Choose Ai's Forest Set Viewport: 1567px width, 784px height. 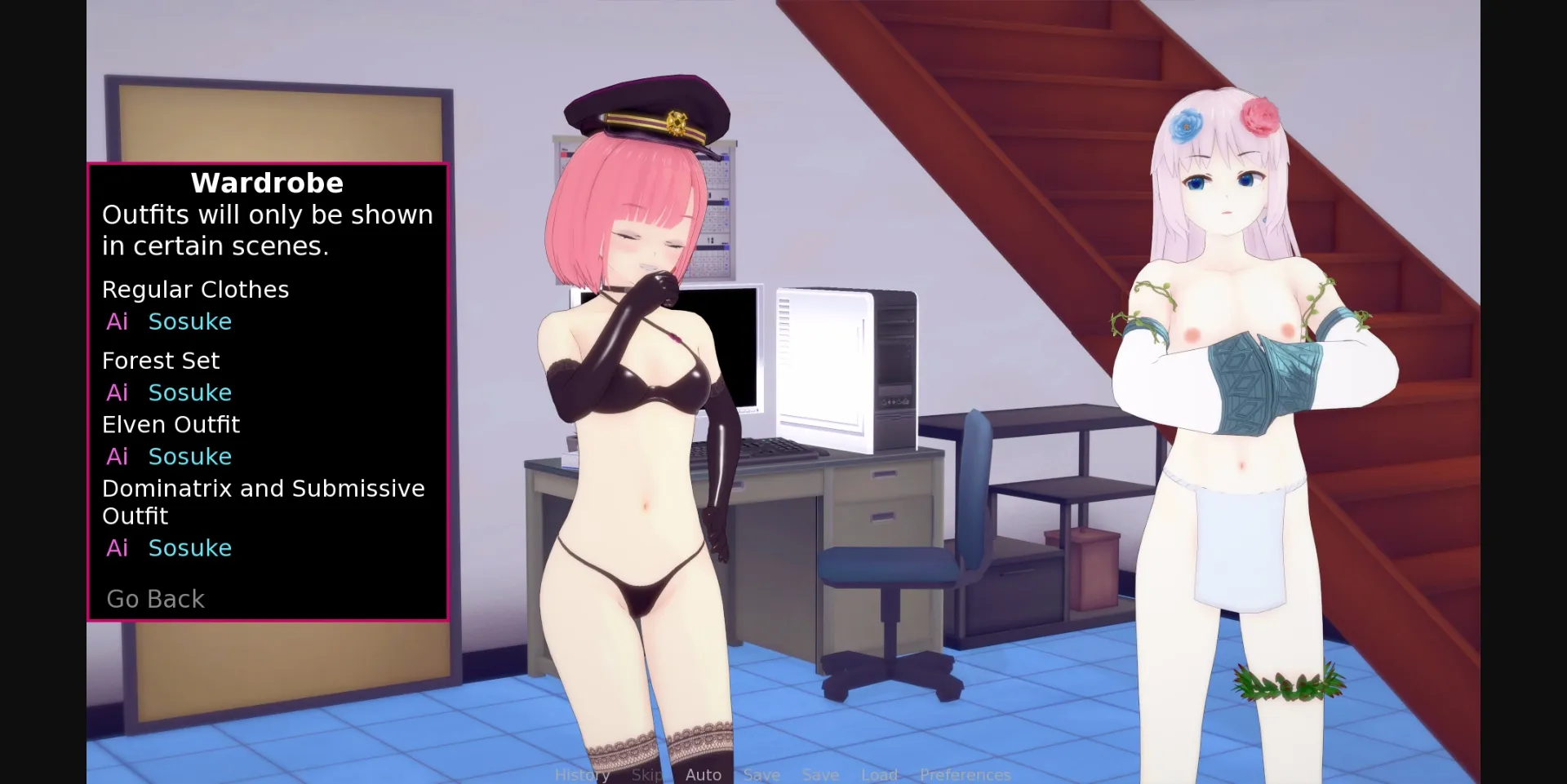coord(118,392)
